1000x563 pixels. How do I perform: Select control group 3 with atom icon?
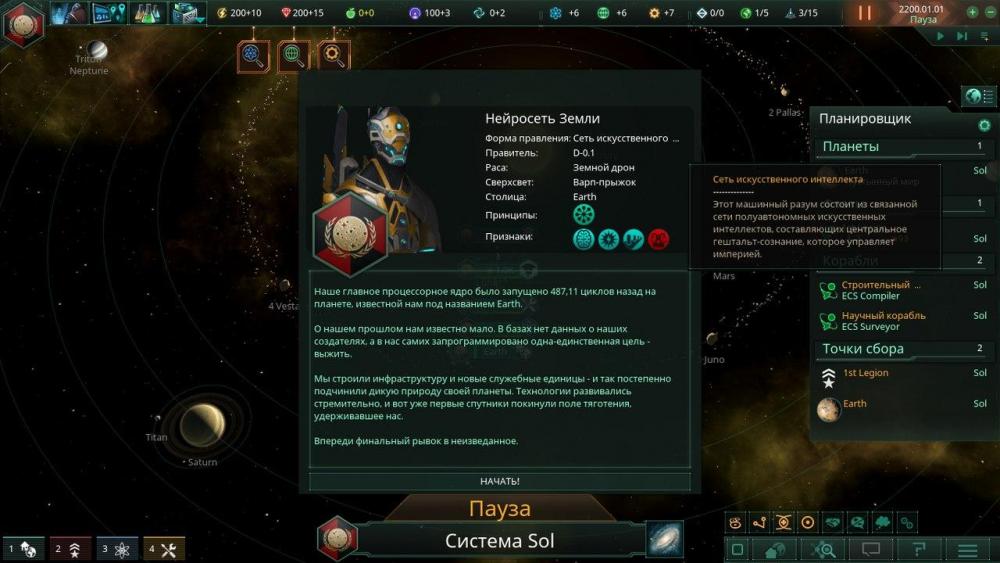click(118, 549)
